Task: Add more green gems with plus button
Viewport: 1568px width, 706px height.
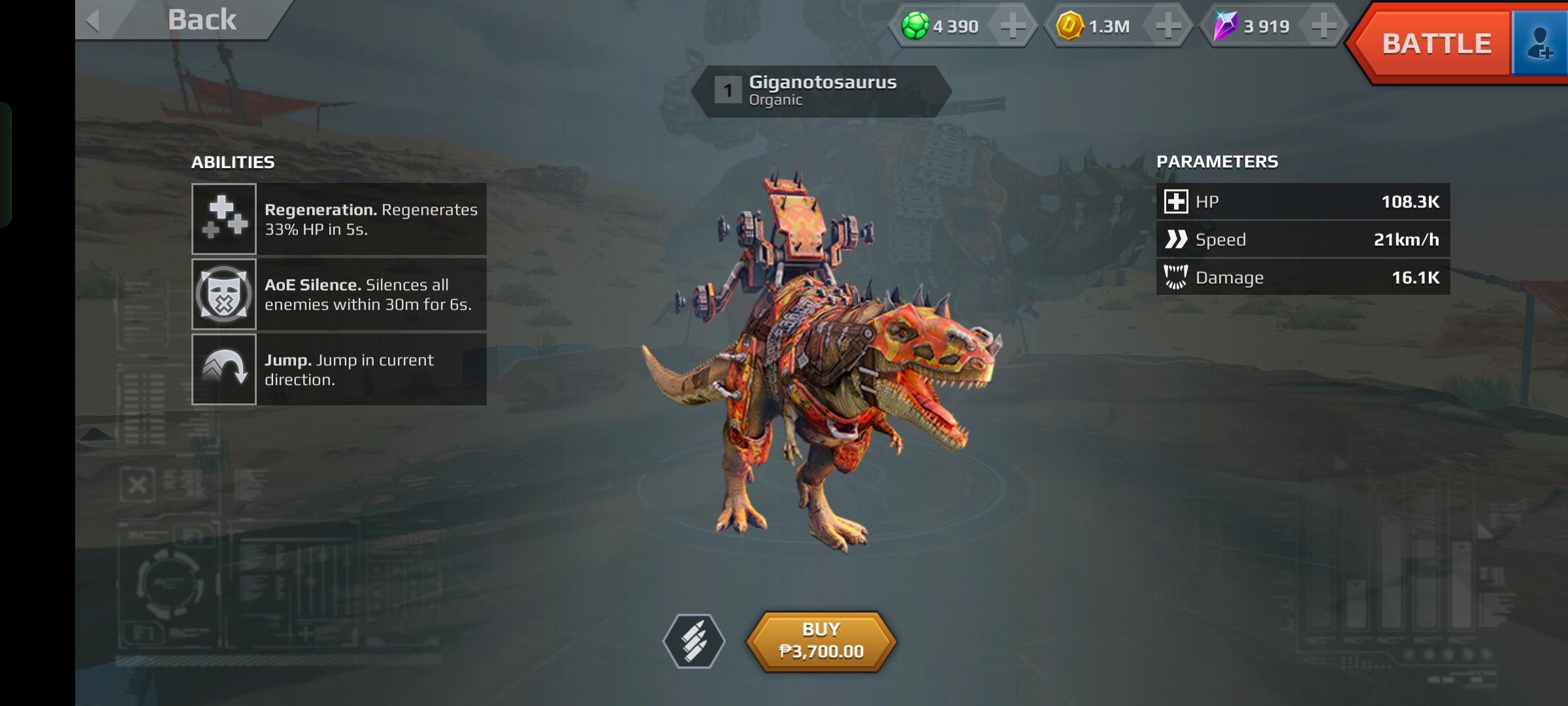Action: coord(1013,26)
